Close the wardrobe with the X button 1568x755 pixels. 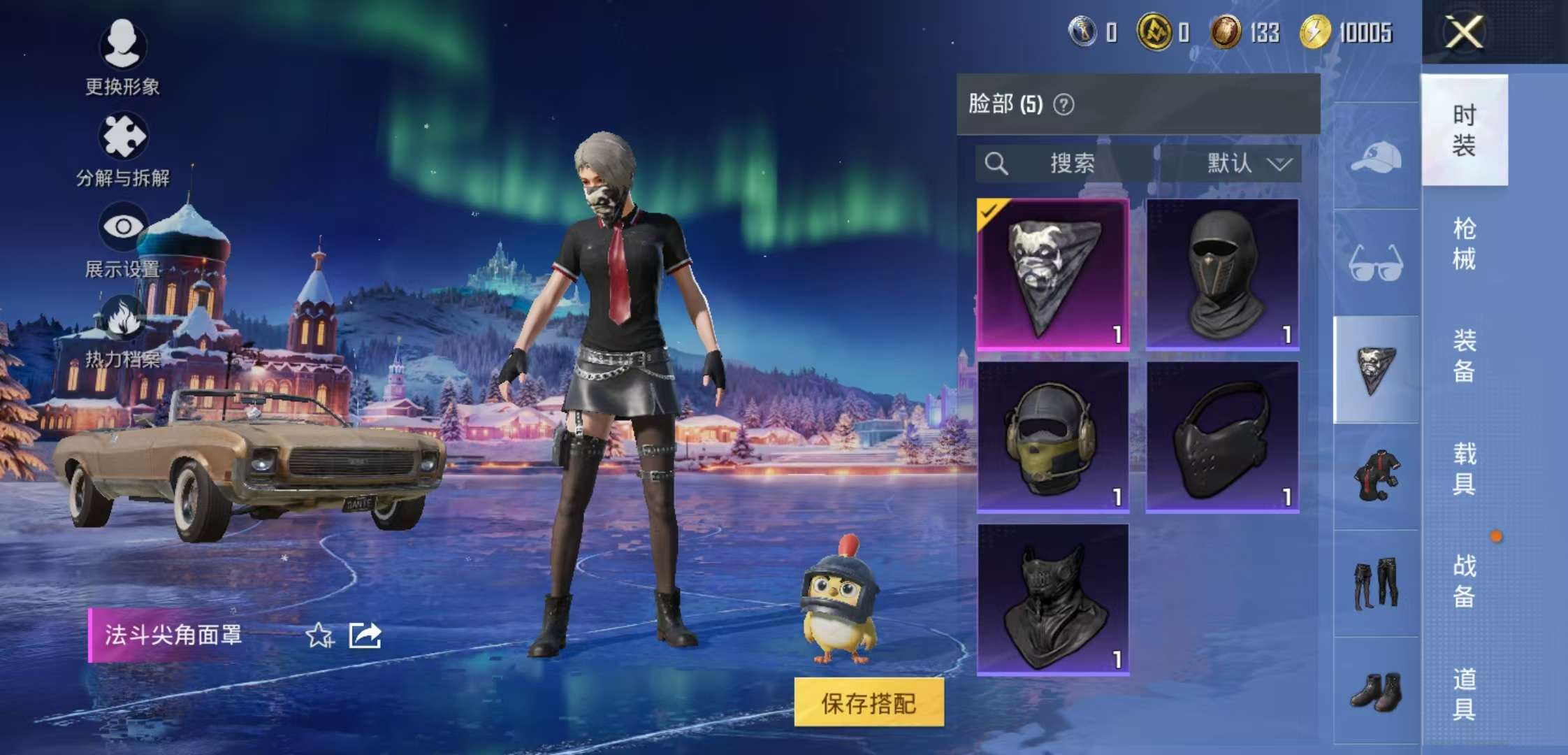1464,32
